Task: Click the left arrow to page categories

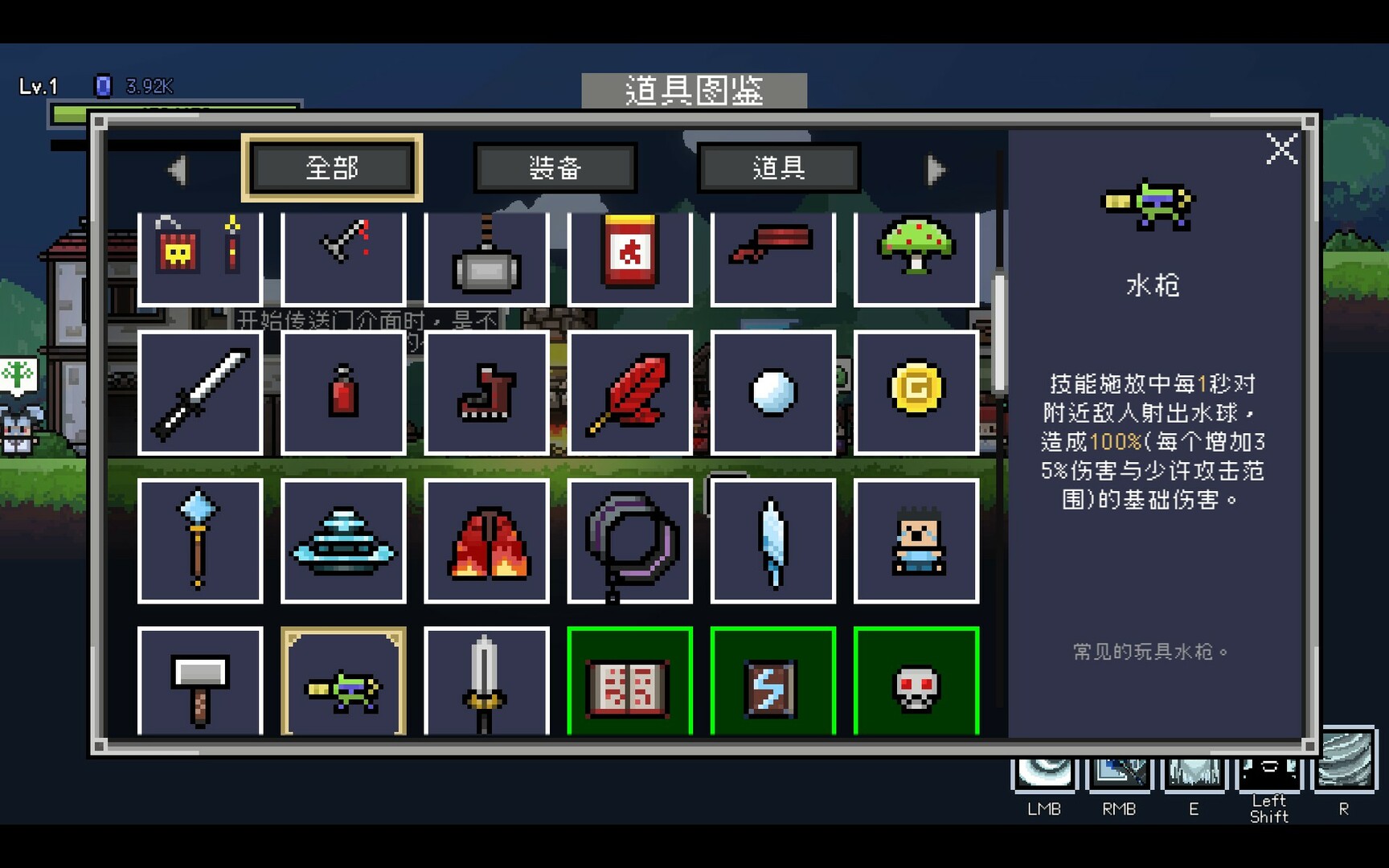Action: (x=178, y=169)
